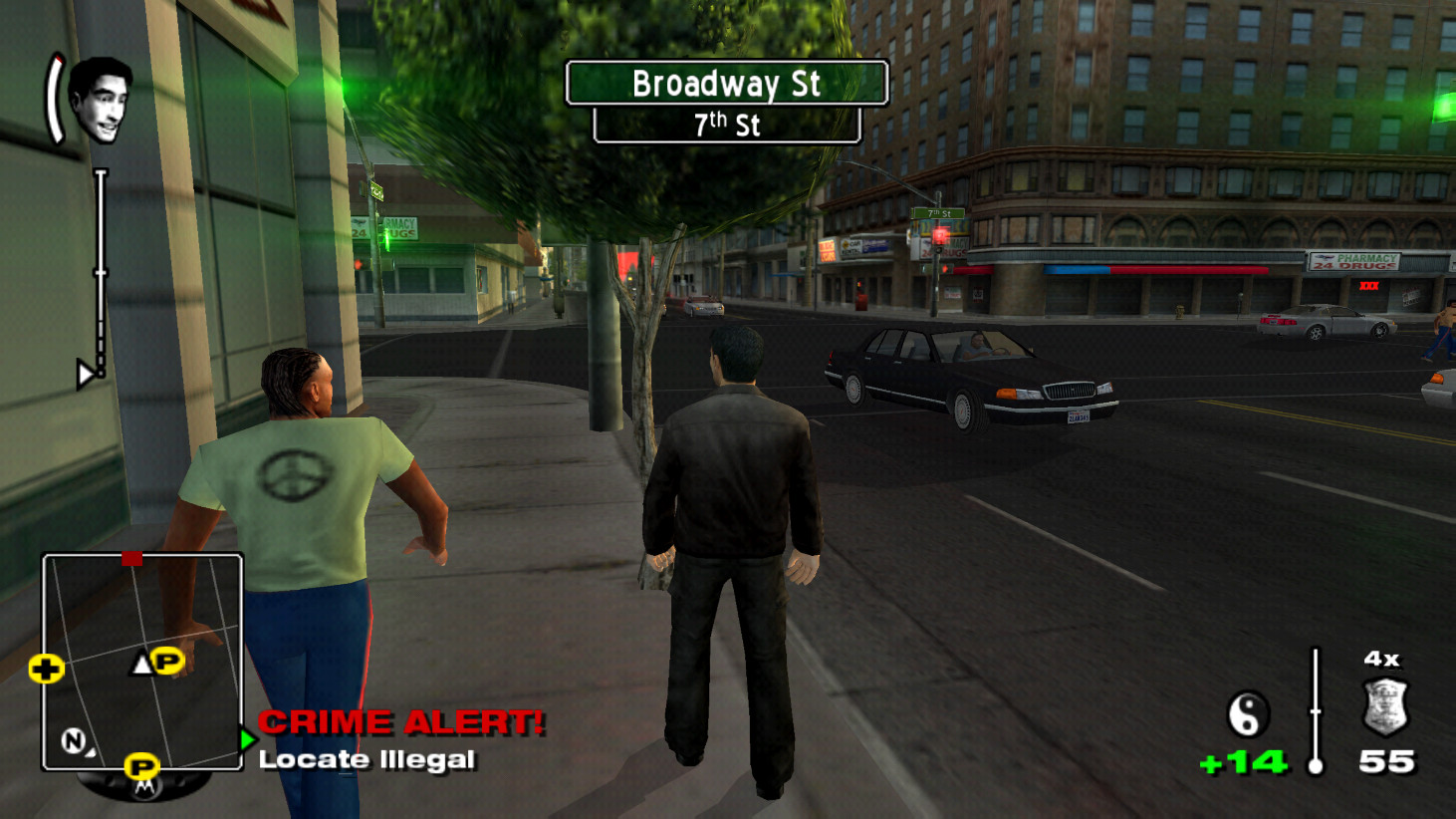Image resolution: width=1456 pixels, height=819 pixels.
Task: Click the green arrow beside CRIME ALERT
Action: (x=246, y=741)
